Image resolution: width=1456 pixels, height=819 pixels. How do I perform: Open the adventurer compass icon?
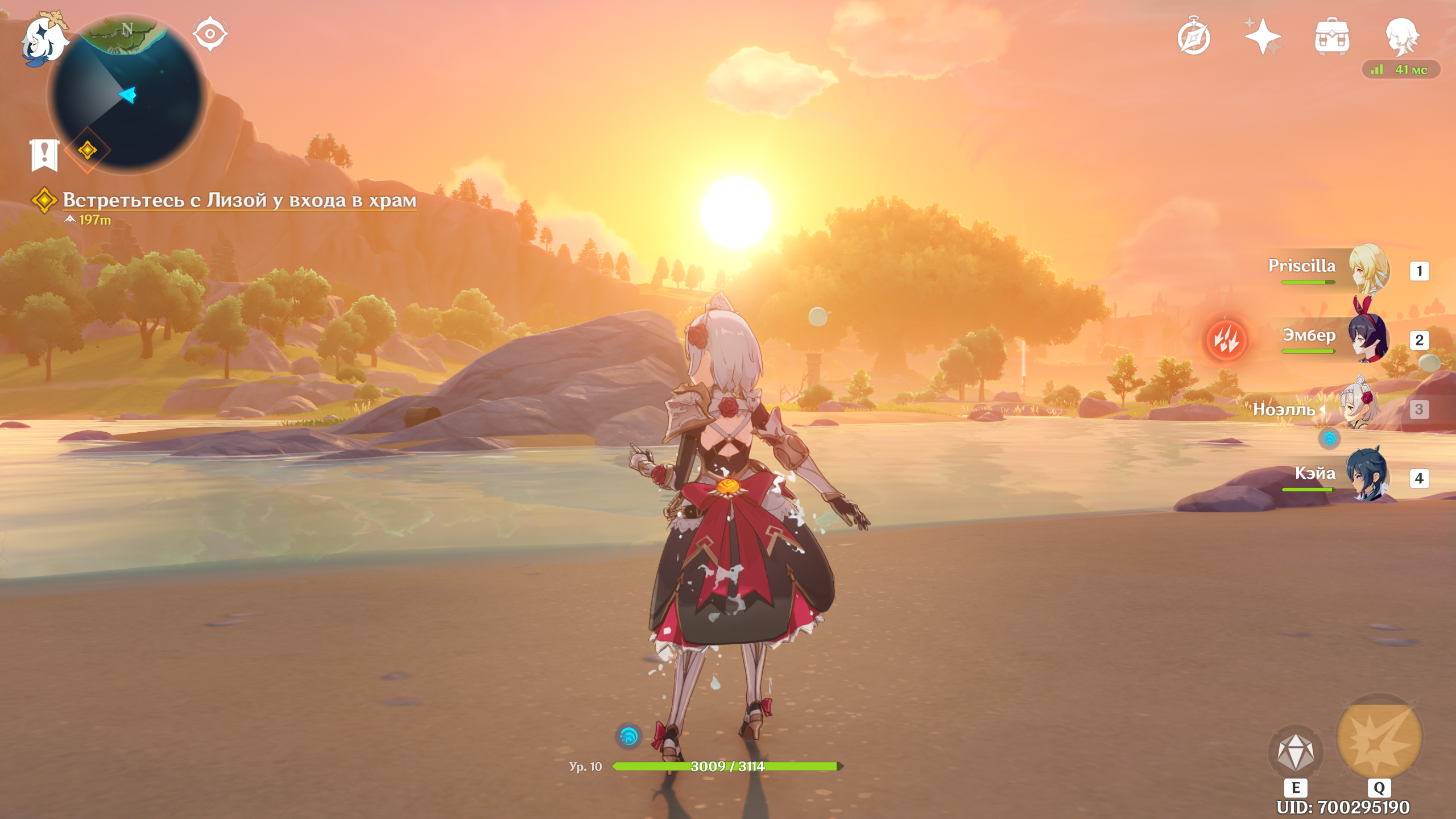[1194, 38]
